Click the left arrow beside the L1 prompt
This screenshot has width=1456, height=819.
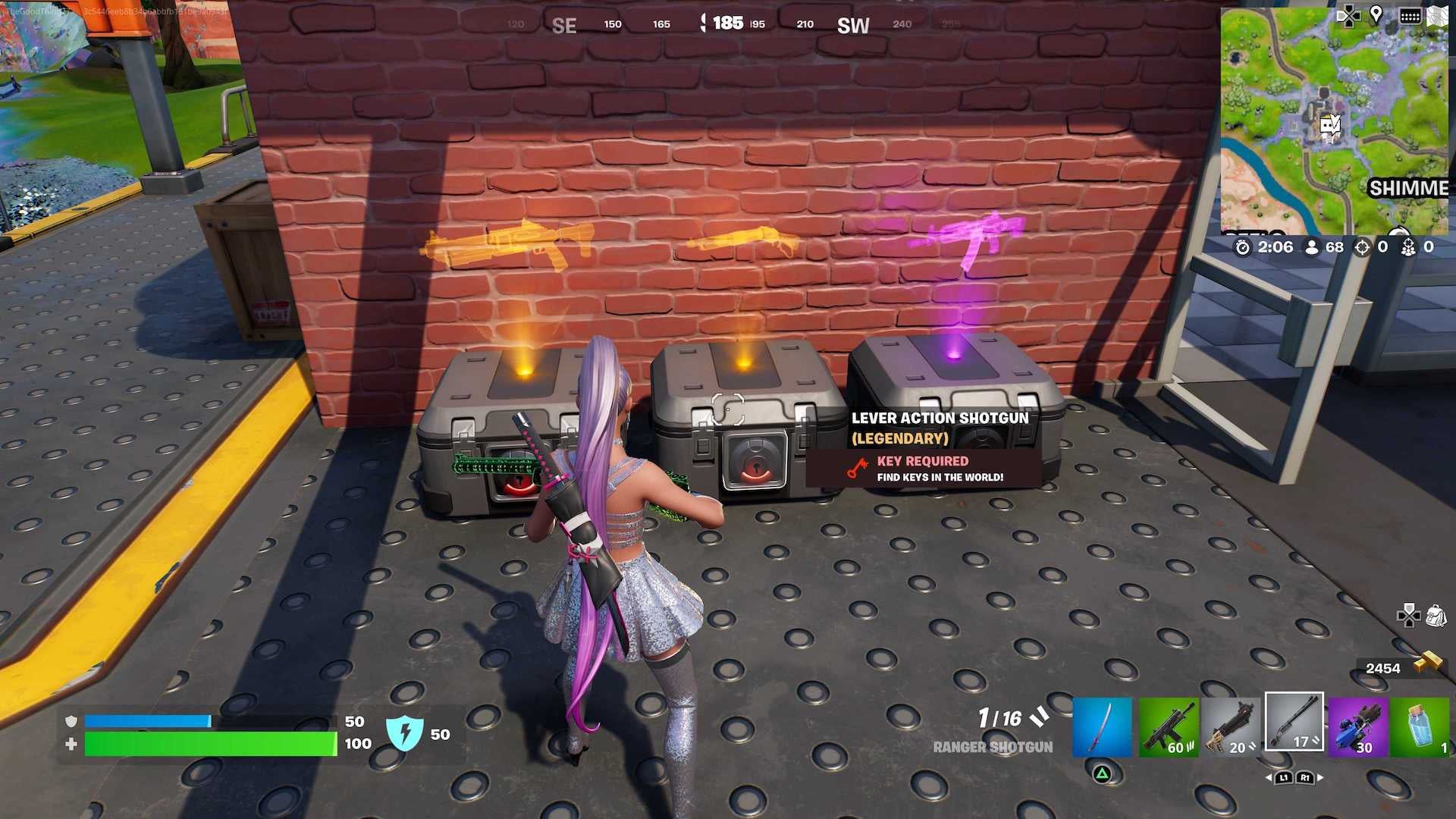tap(1269, 777)
